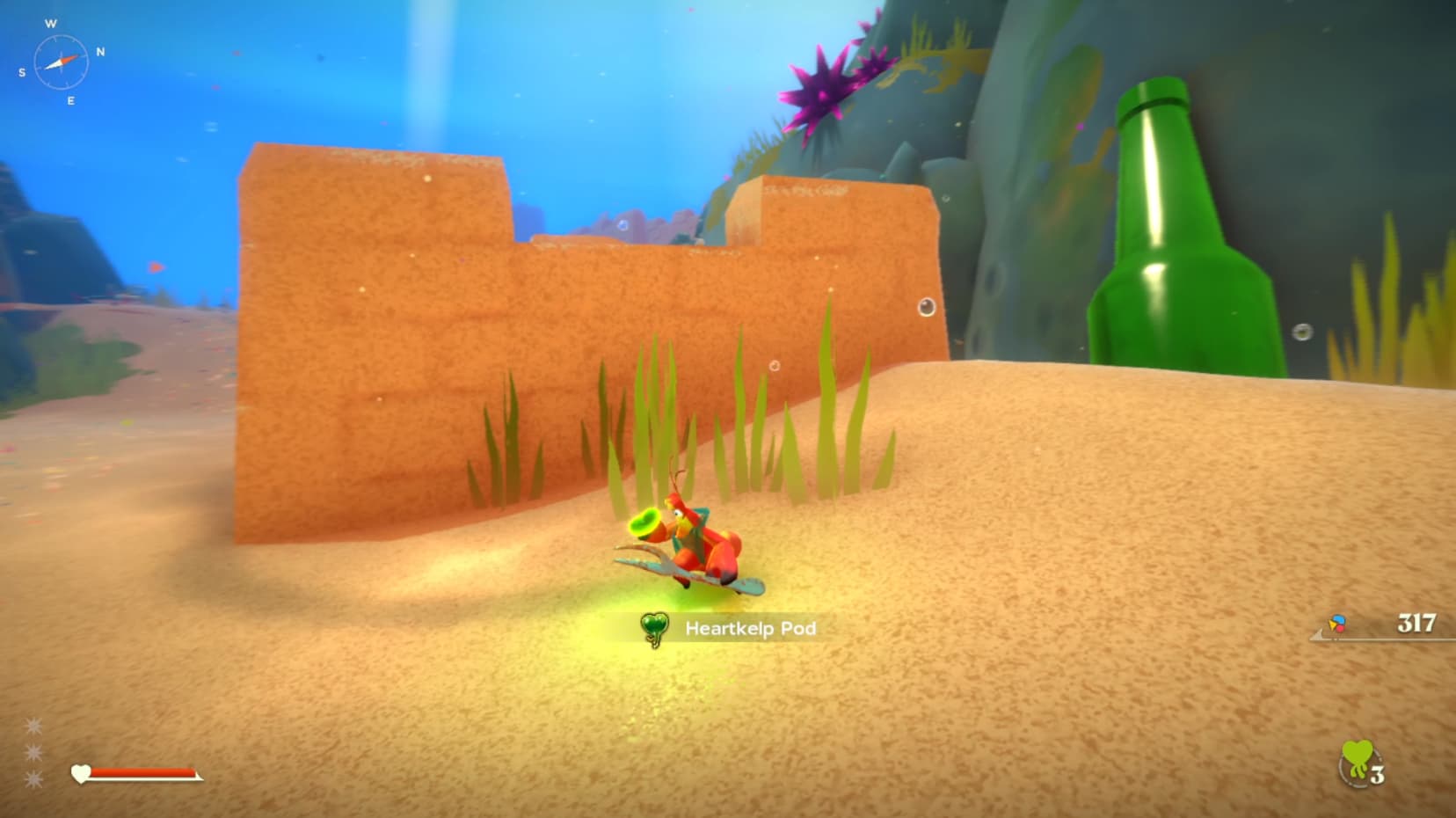Click the number 3 next to the heart shell
The width and height of the screenshot is (1456, 818).
(1378, 774)
